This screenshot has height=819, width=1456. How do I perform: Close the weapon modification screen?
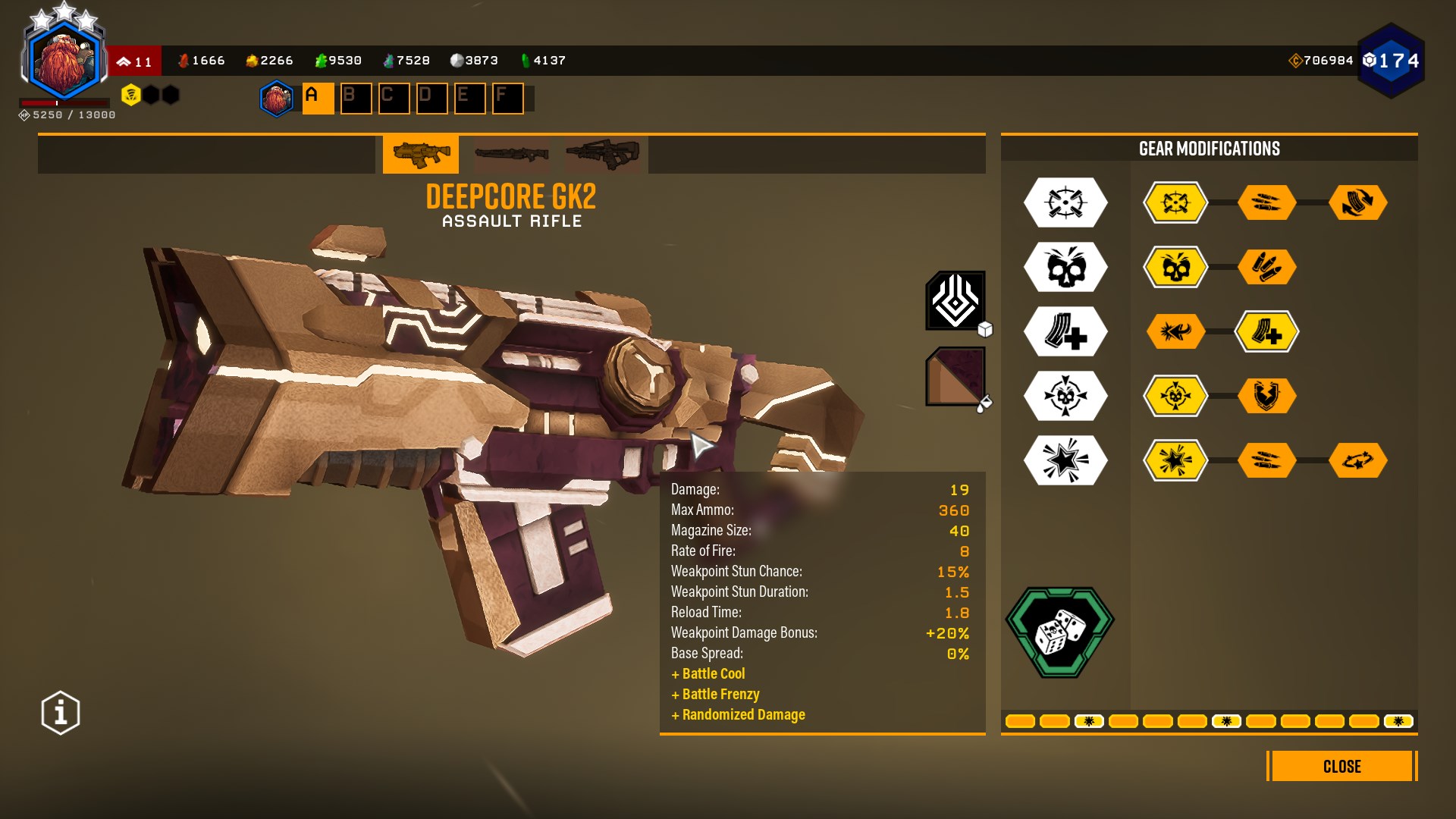pyautogui.click(x=1341, y=766)
